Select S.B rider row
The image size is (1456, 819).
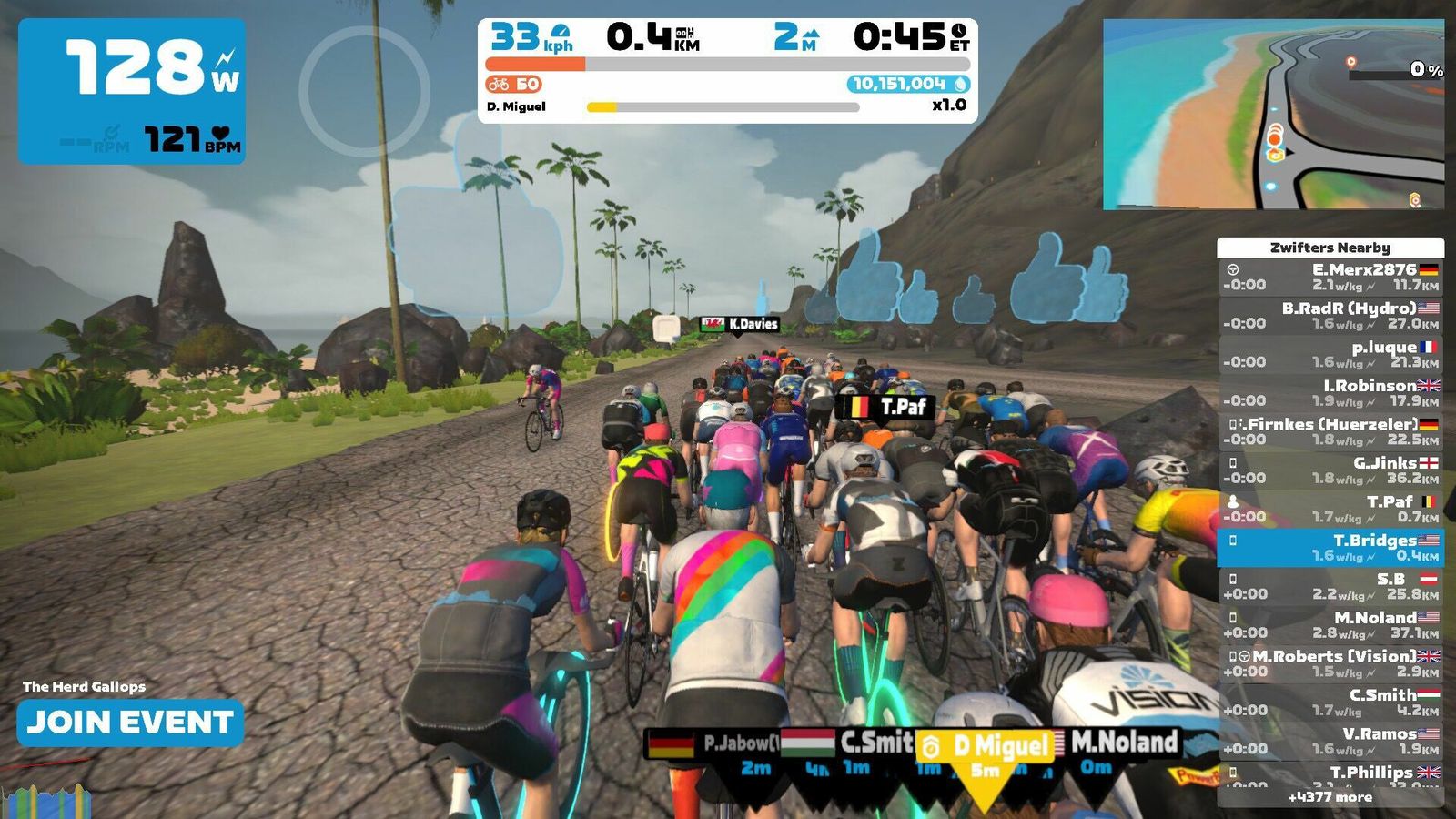[1330, 586]
